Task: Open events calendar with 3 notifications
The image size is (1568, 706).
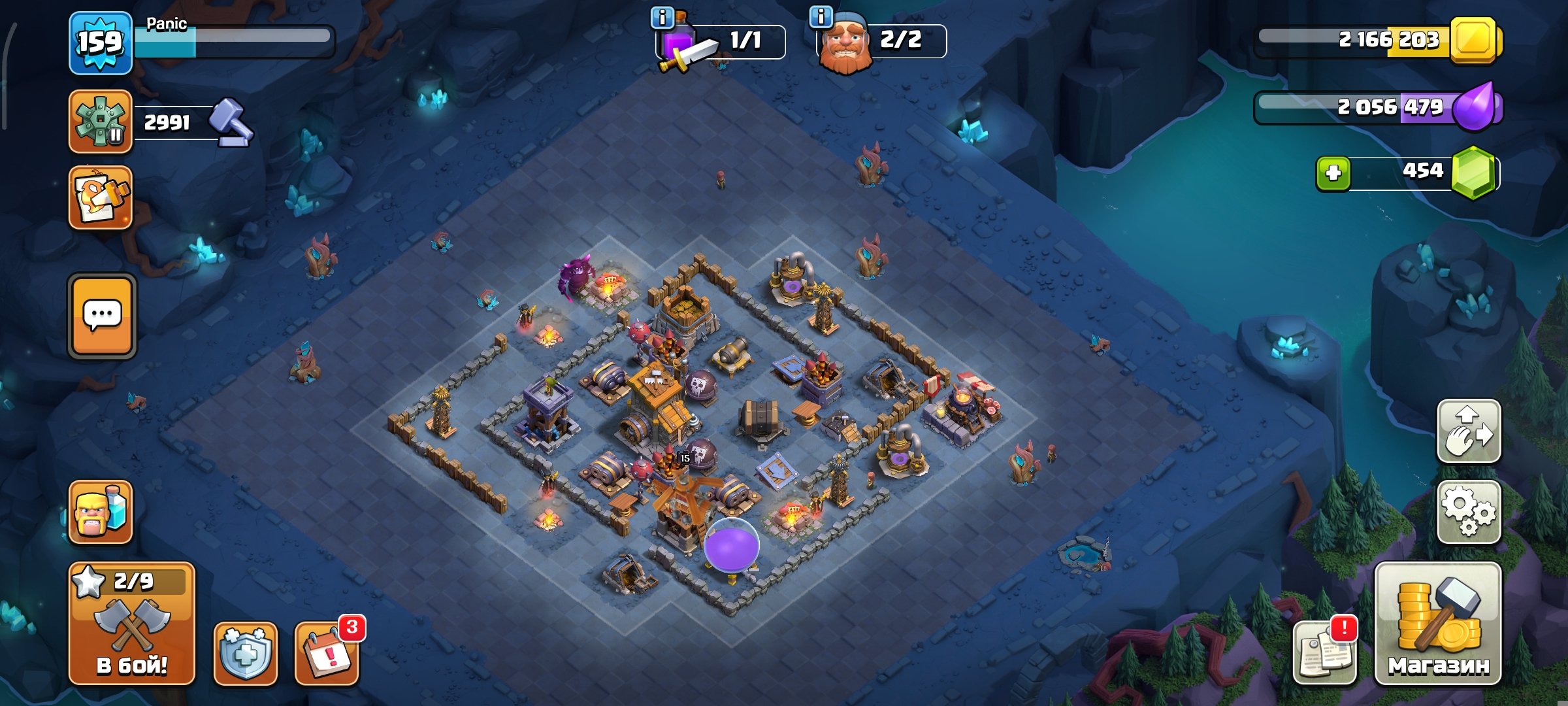Action: click(x=327, y=654)
